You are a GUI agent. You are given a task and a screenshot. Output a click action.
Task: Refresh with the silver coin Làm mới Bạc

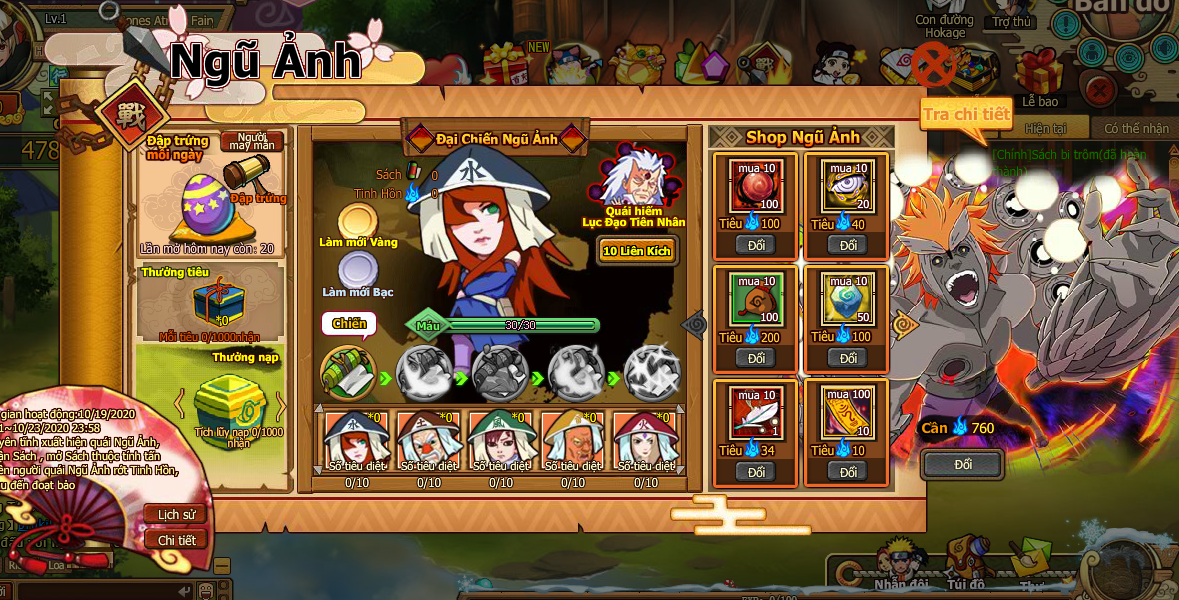[x=358, y=271]
